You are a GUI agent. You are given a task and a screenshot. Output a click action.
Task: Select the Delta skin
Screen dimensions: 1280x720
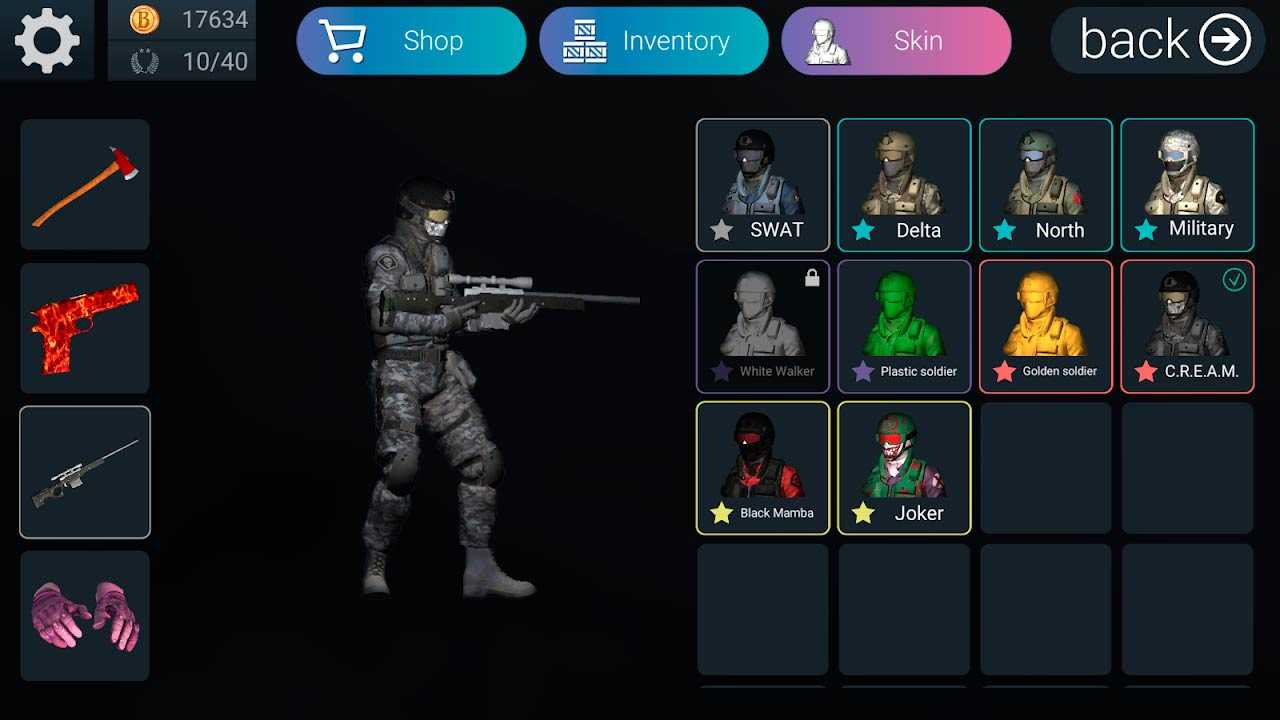[x=904, y=185]
